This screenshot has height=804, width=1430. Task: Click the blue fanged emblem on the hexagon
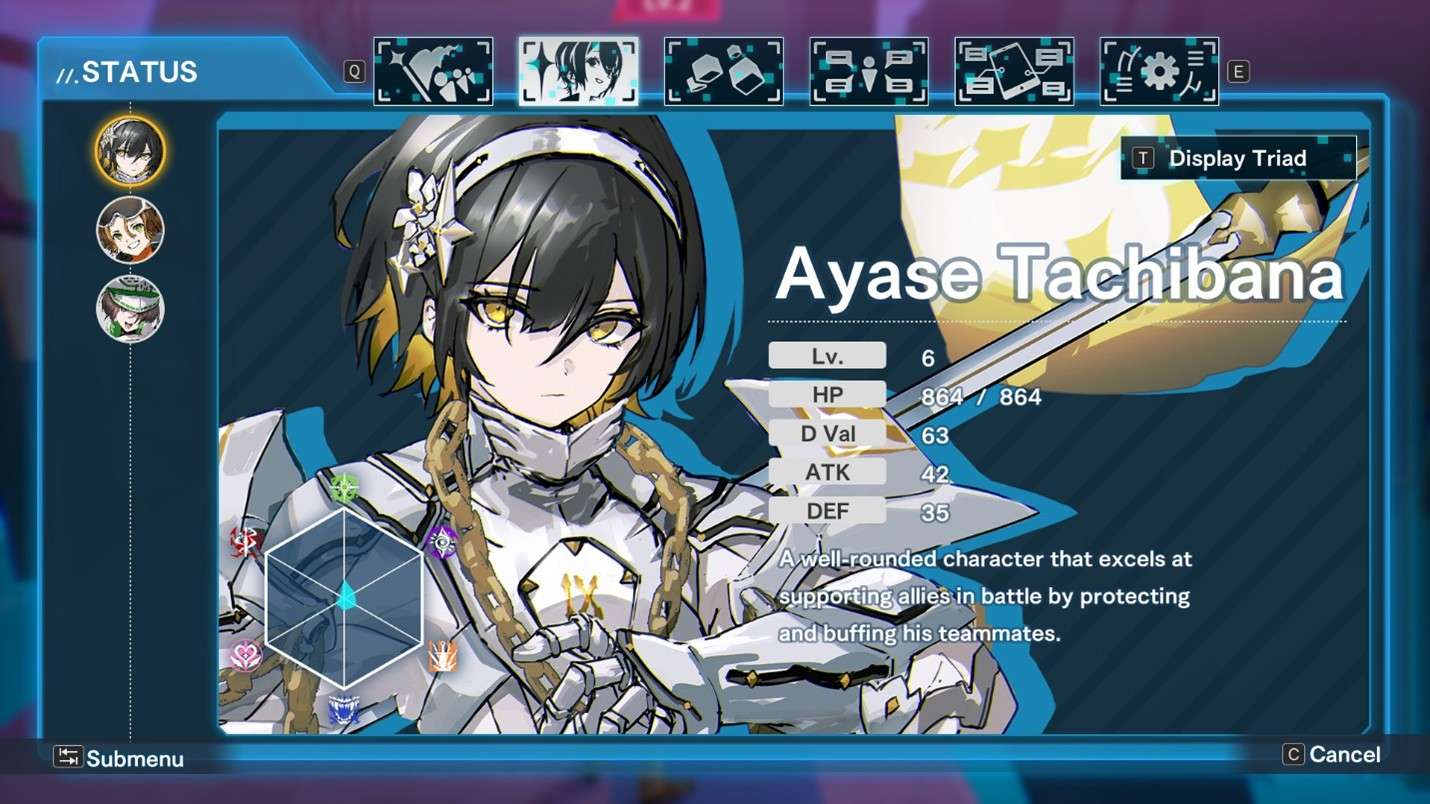pos(344,711)
